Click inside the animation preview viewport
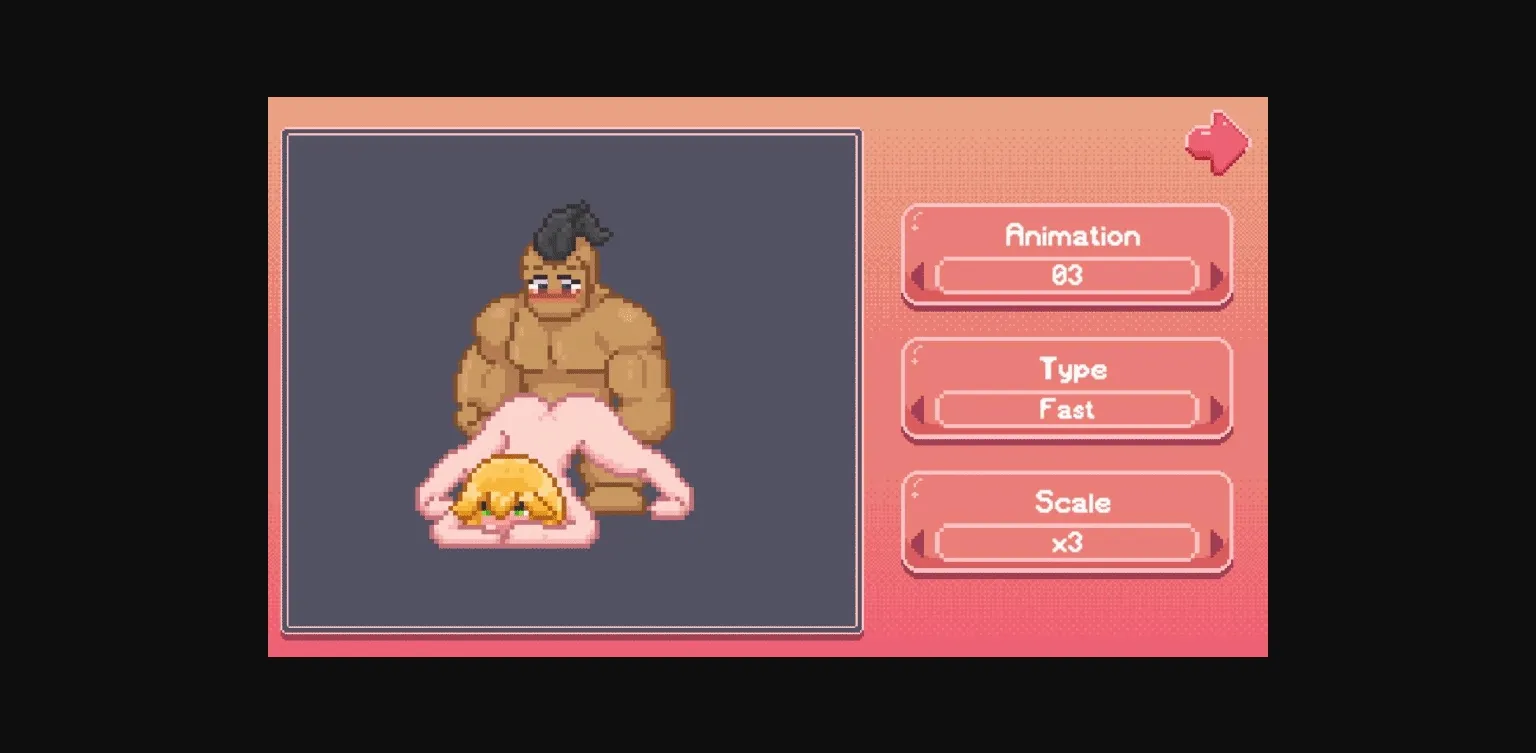 (572, 380)
